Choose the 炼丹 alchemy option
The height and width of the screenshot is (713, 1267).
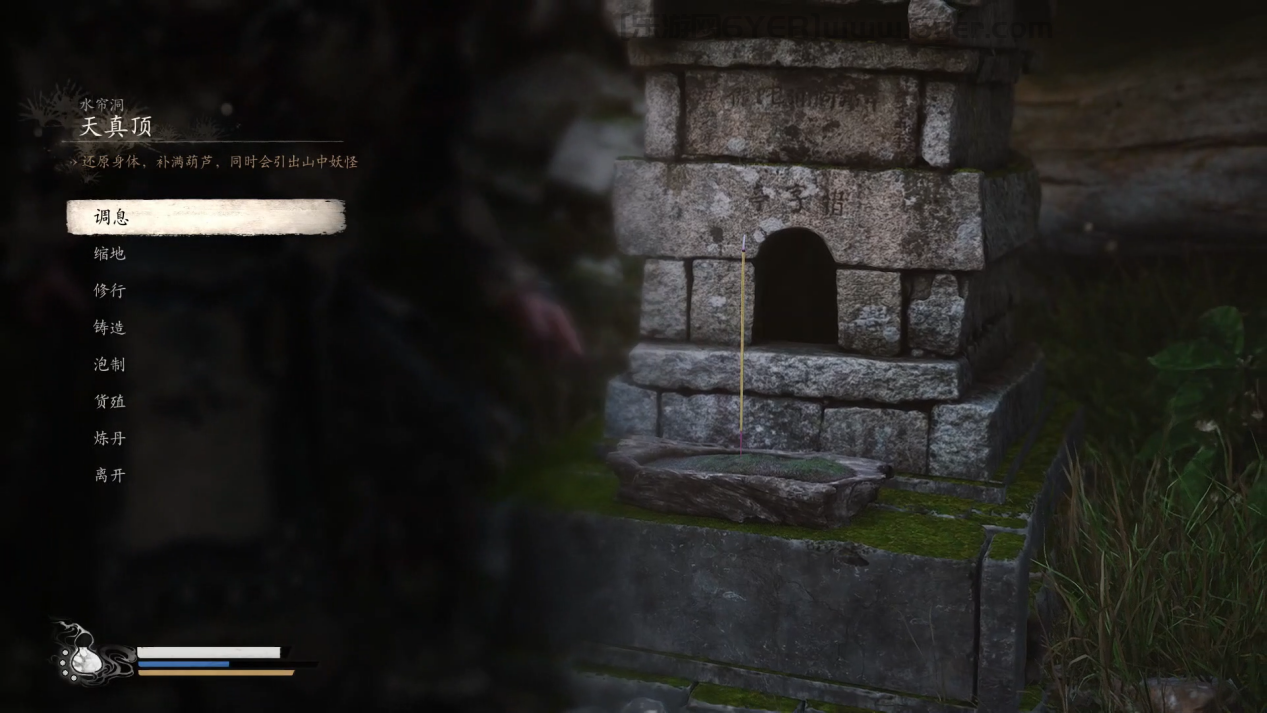pos(110,438)
